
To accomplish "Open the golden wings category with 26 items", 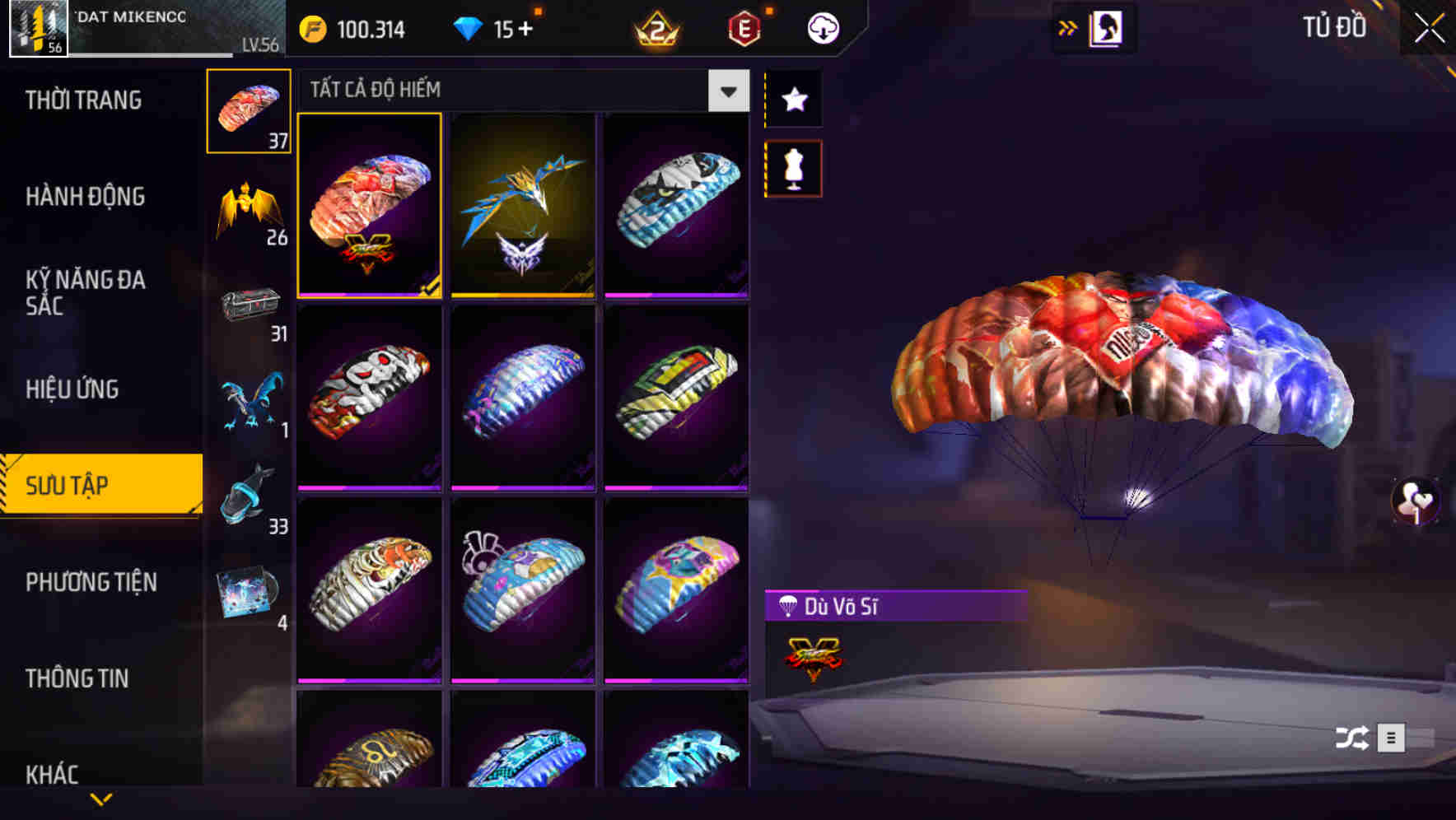I will 249,206.
